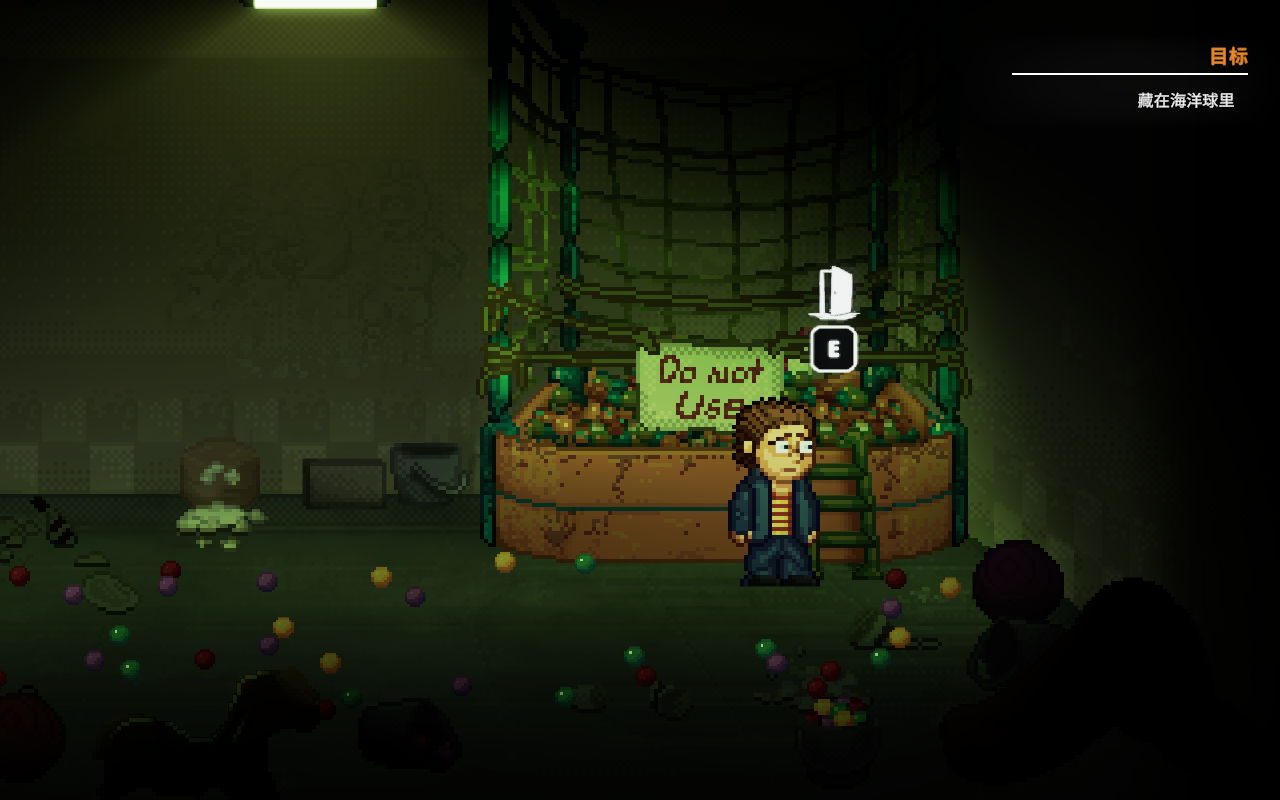
Task: Click the white door interaction icon
Action: click(834, 292)
